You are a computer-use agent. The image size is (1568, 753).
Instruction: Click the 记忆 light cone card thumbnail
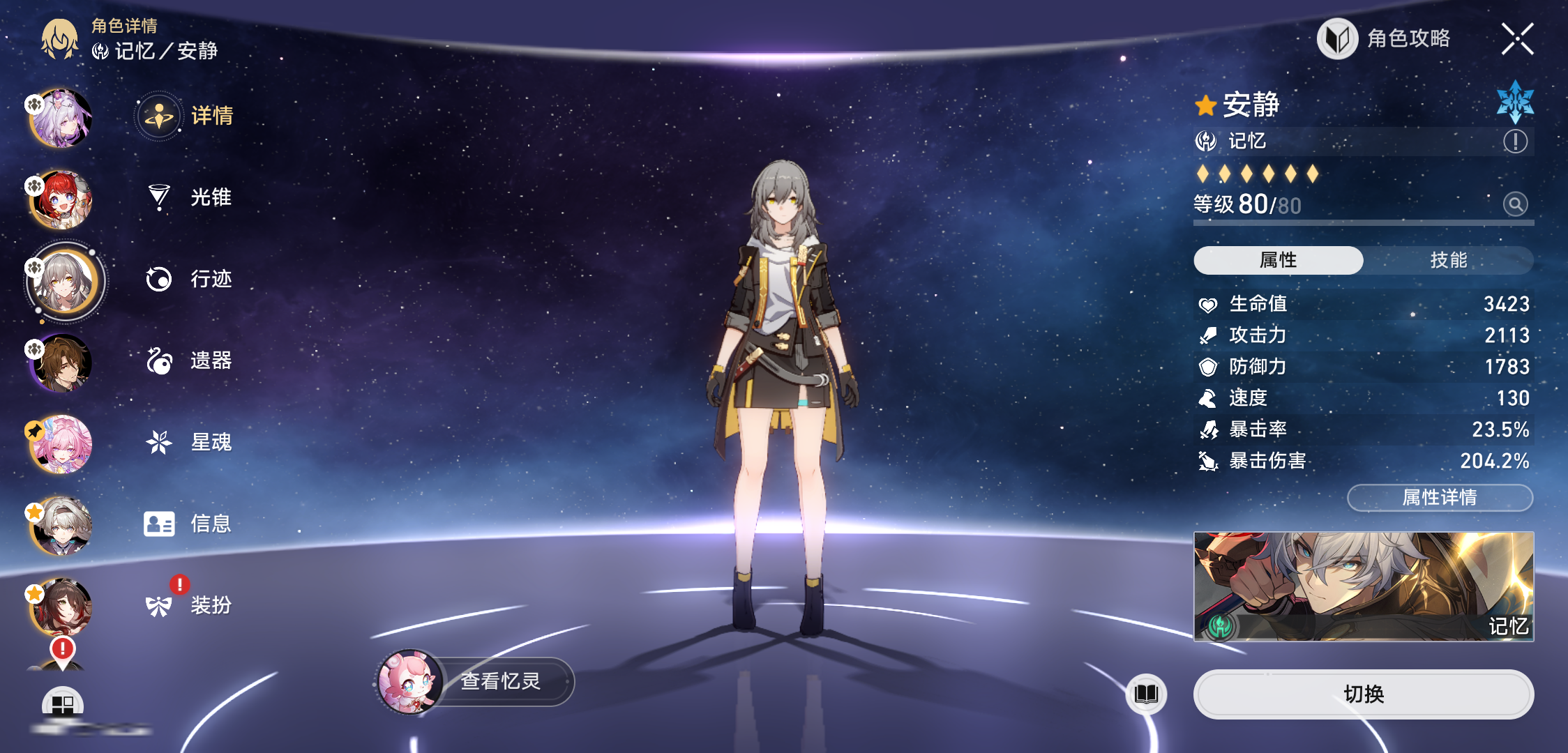[1364, 586]
